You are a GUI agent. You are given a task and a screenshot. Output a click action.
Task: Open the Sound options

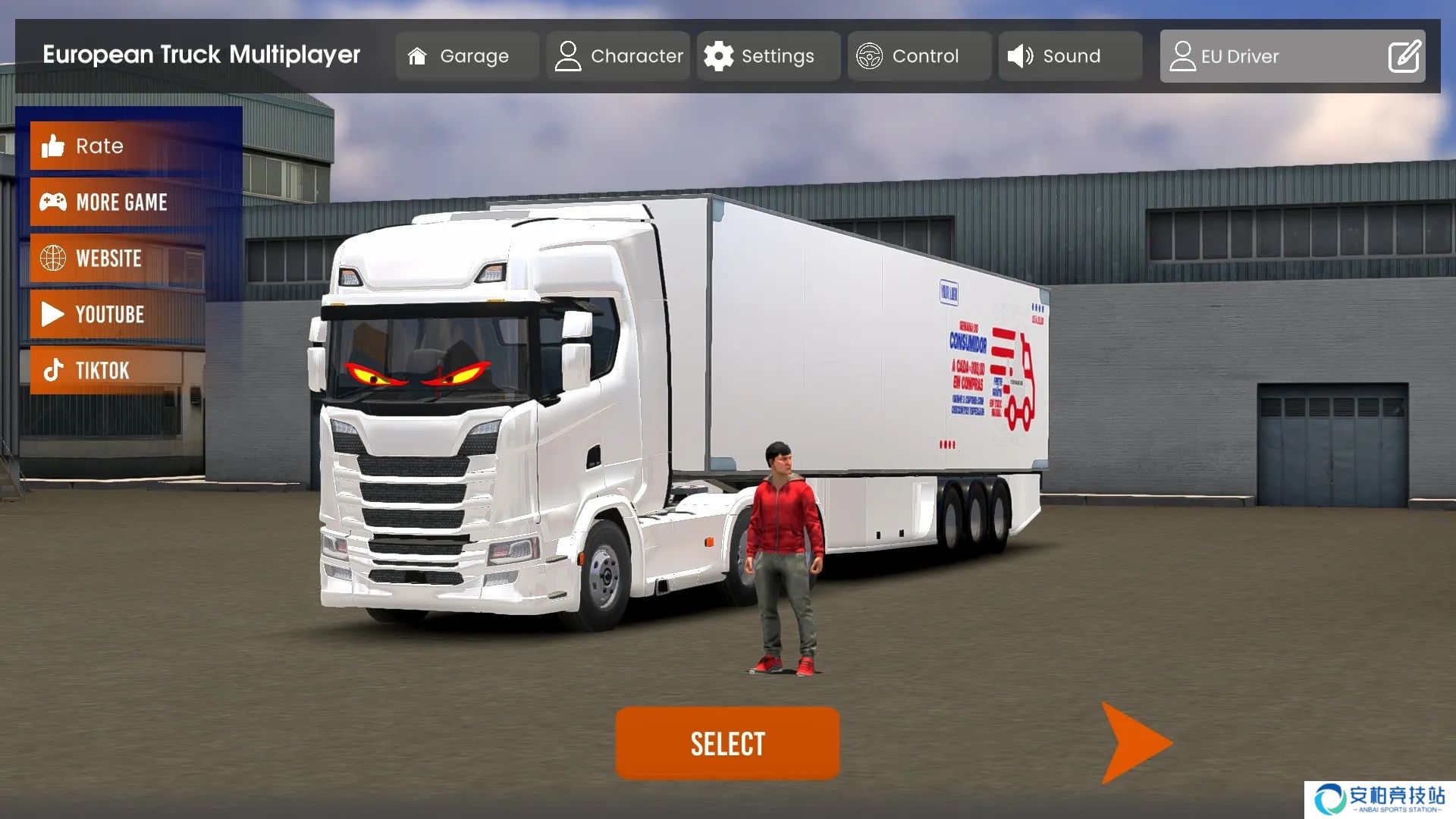click(1069, 56)
